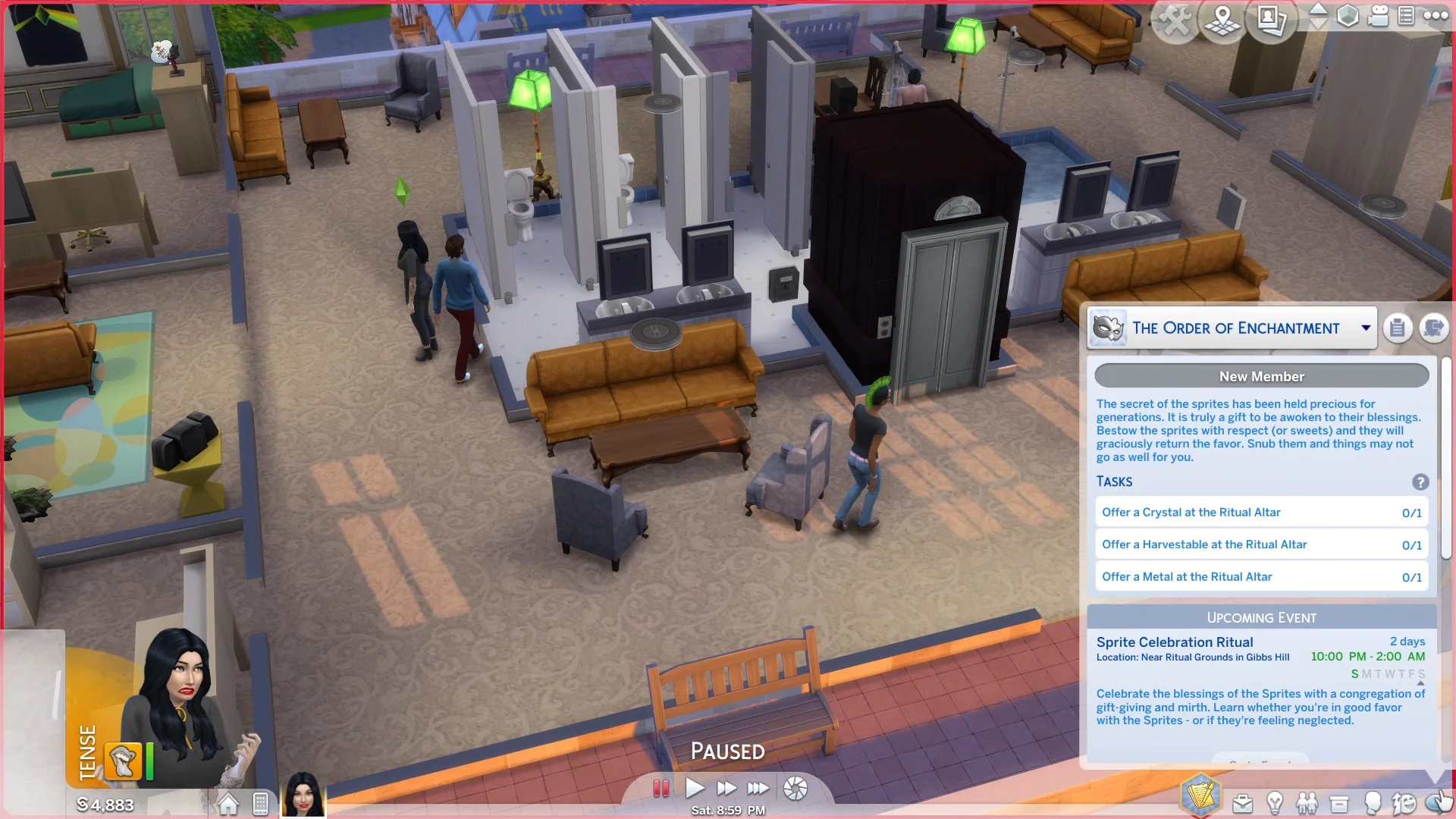Open the video capture camera icon
1456x819 pixels.
pyautogui.click(x=1379, y=15)
